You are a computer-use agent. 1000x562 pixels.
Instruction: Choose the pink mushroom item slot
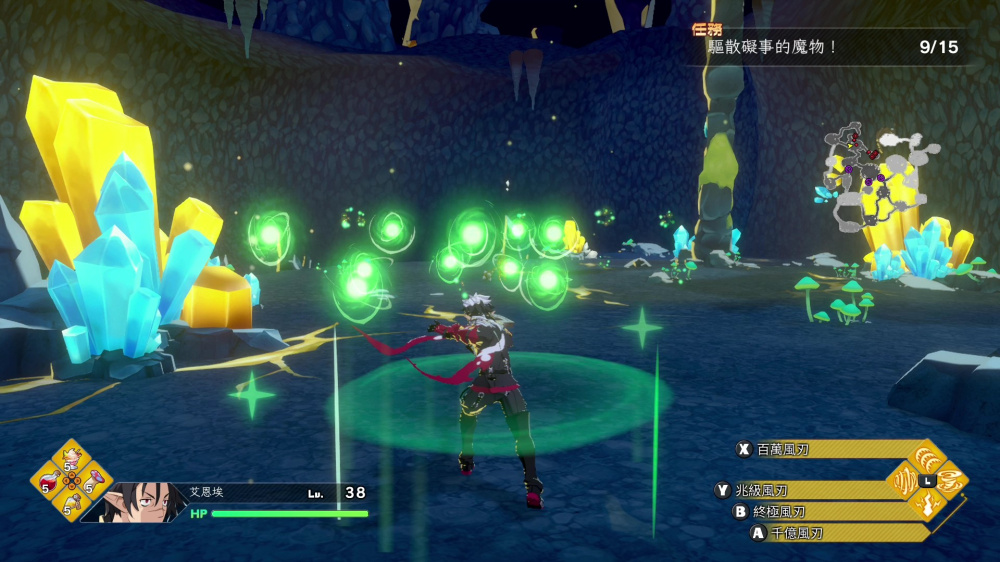pos(95,484)
